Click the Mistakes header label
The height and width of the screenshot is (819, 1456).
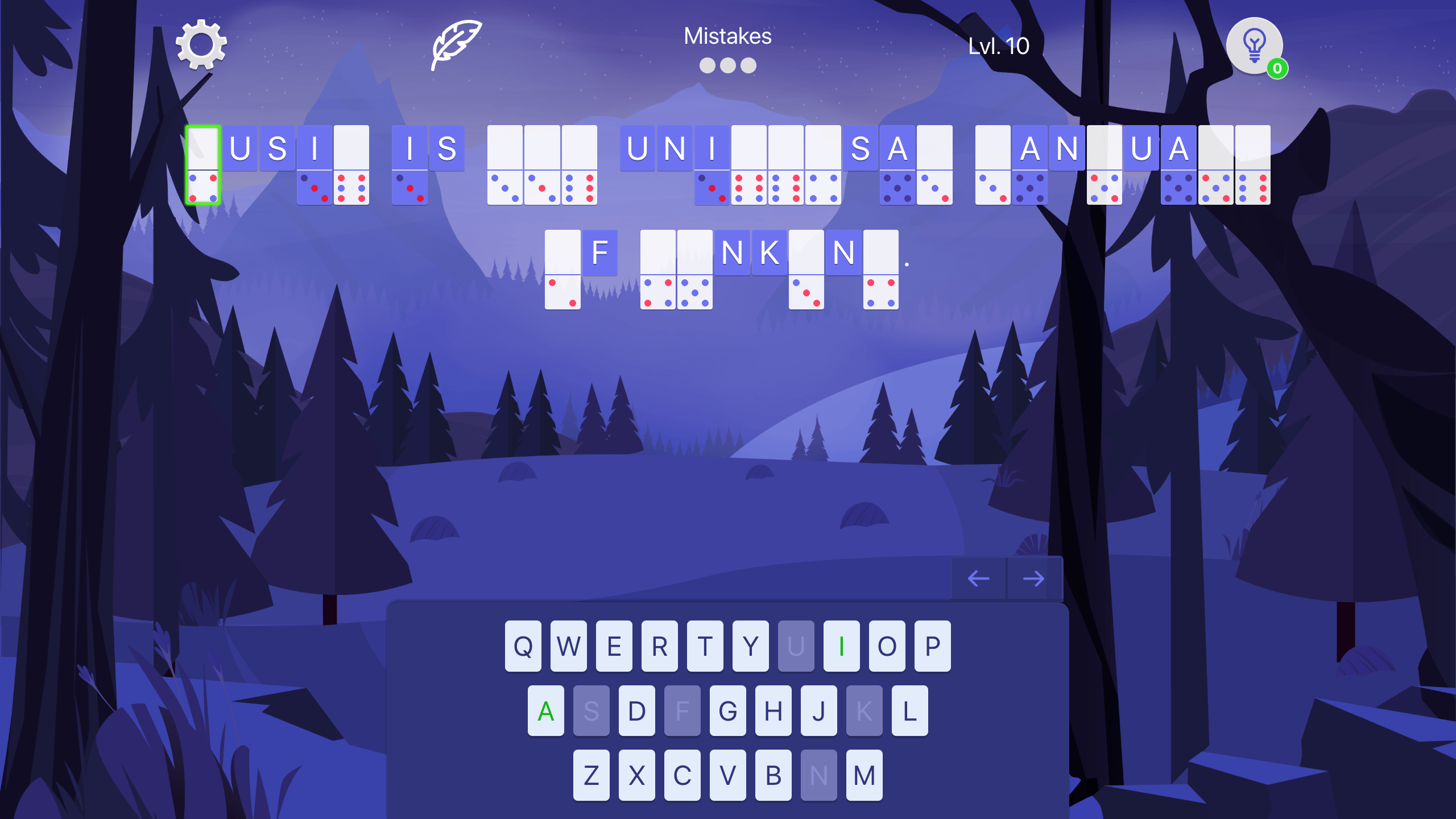tap(727, 36)
